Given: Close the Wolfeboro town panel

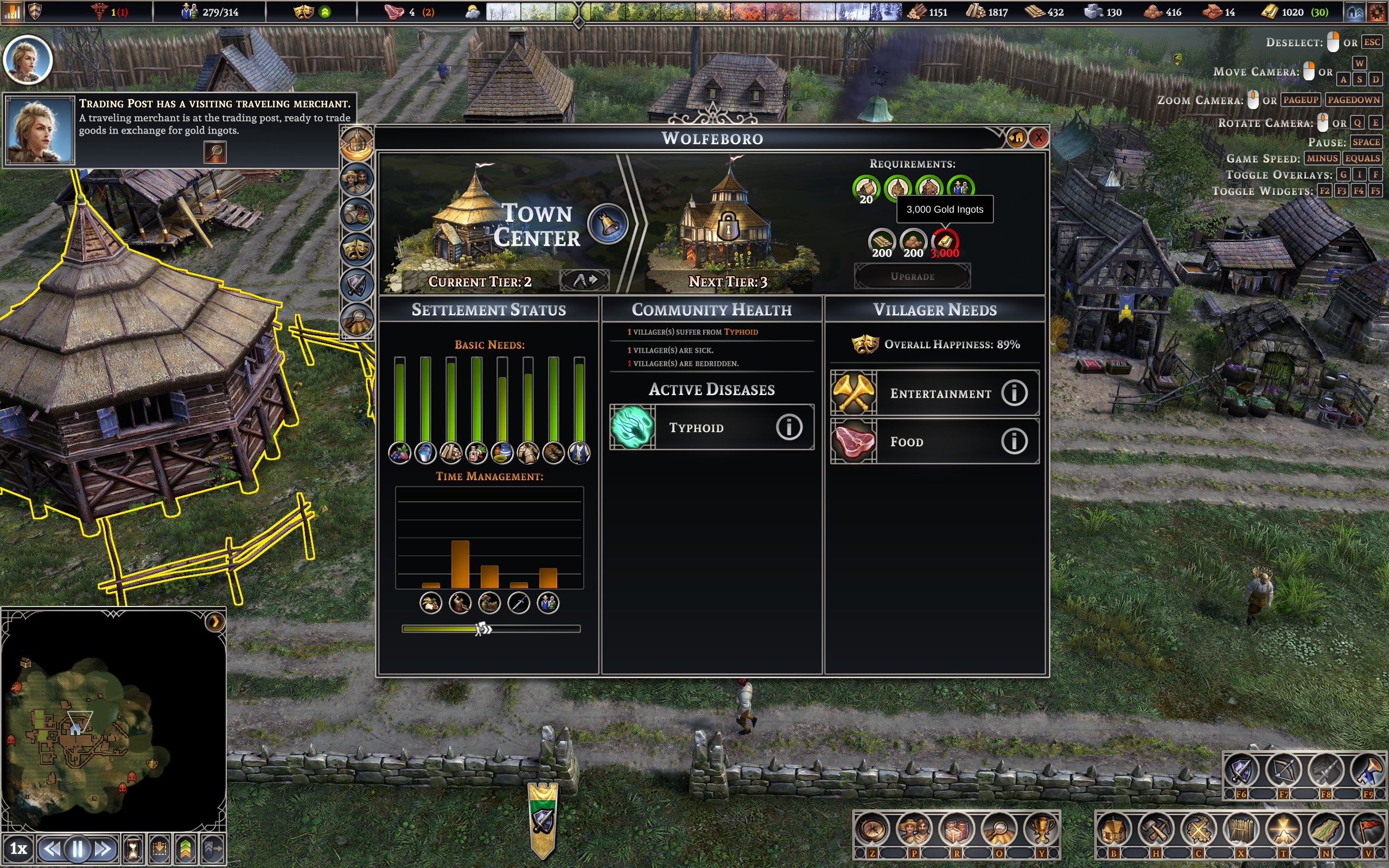Looking at the screenshot, I should pyautogui.click(x=1038, y=138).
